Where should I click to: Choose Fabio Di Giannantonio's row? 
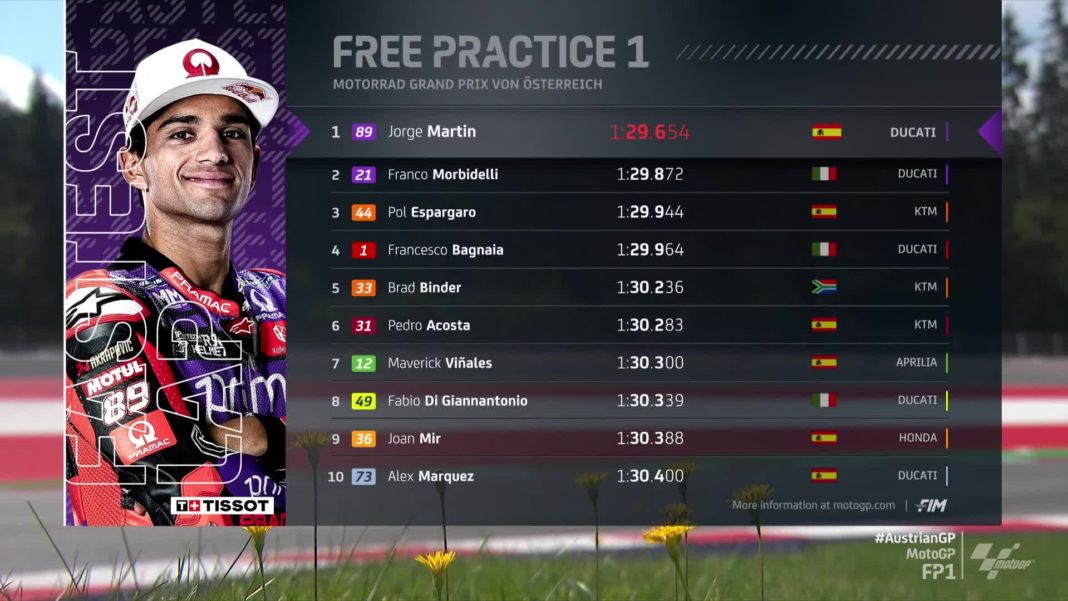pyautogui.click(x=640, y=401)
